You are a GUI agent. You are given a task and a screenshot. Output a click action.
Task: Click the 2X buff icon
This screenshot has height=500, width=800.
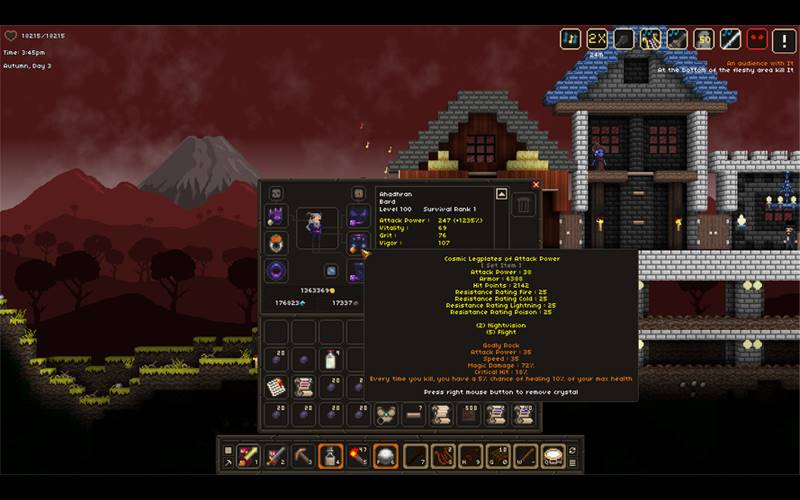pos(597,39)
